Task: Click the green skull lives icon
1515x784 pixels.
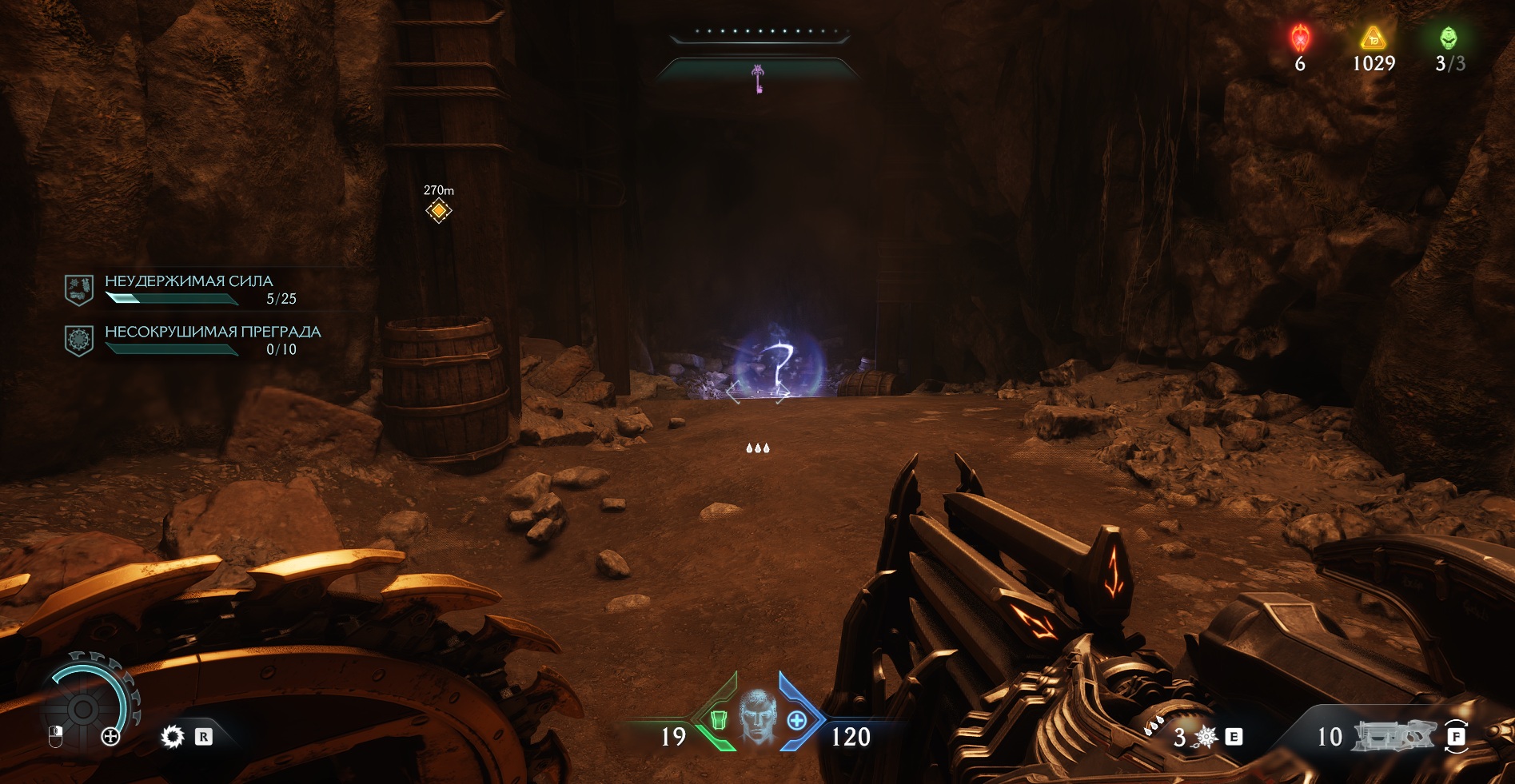Action: pos(1448,38)
